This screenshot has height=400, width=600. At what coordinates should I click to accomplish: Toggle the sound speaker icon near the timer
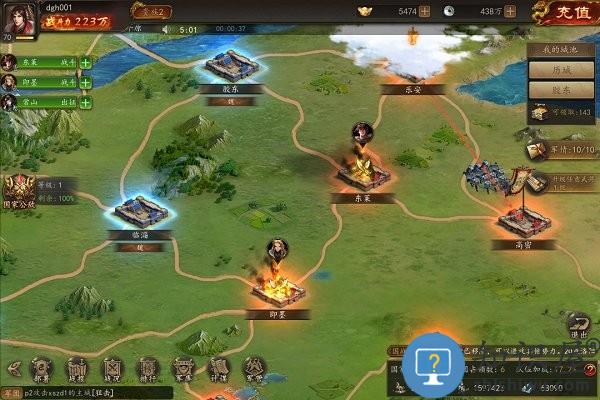(x=167, y=30)
